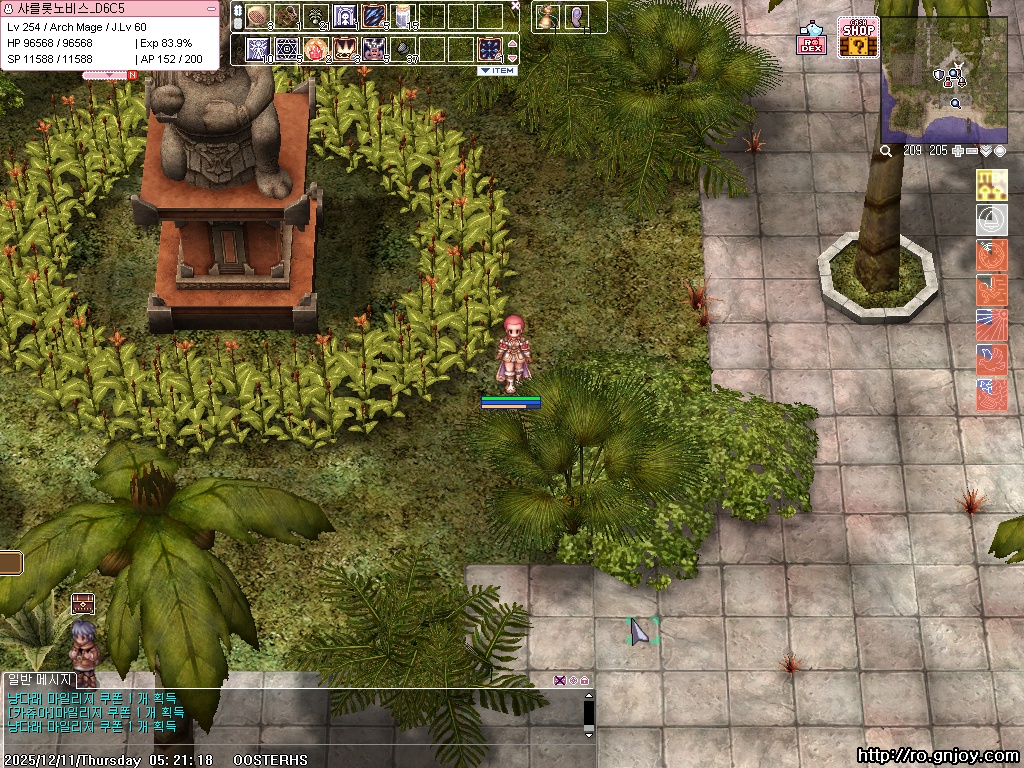Use the red fire skill in hotbar
Screen dimensions: 1024x768
pyautogui.click(x=316, y=48)
